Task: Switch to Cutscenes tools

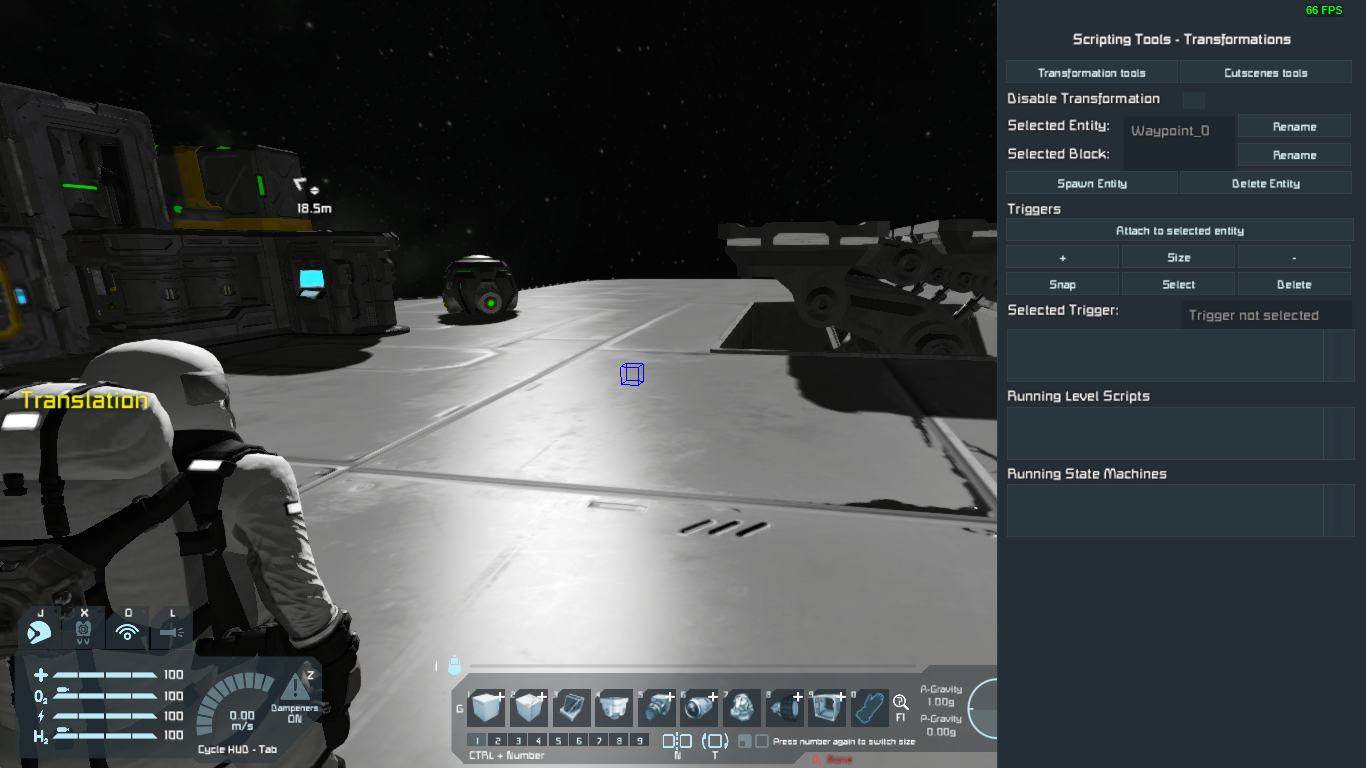Action: [x=1265, y=73]
